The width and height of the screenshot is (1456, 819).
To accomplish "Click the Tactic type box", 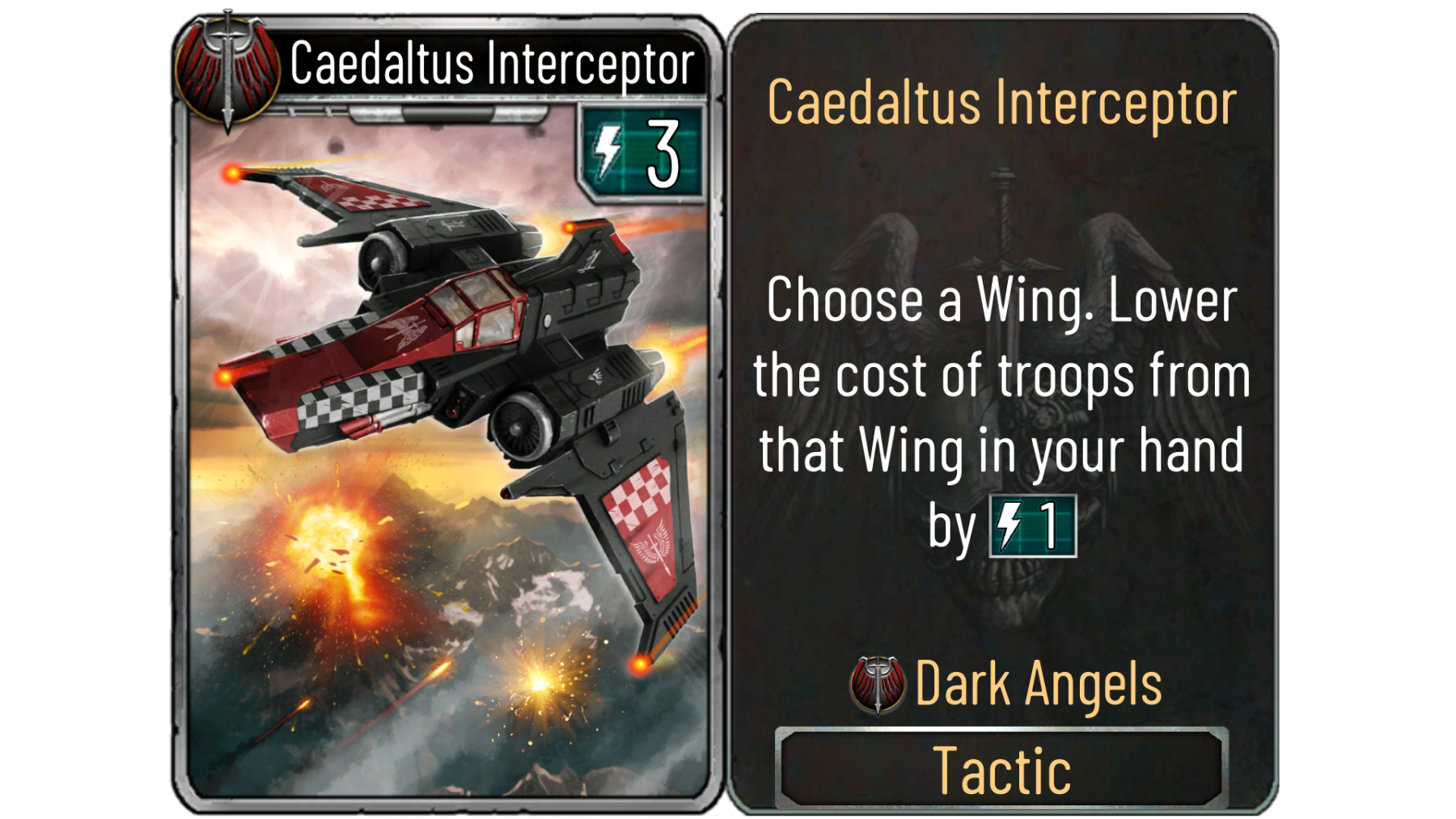I will (x=1001, y=769).
